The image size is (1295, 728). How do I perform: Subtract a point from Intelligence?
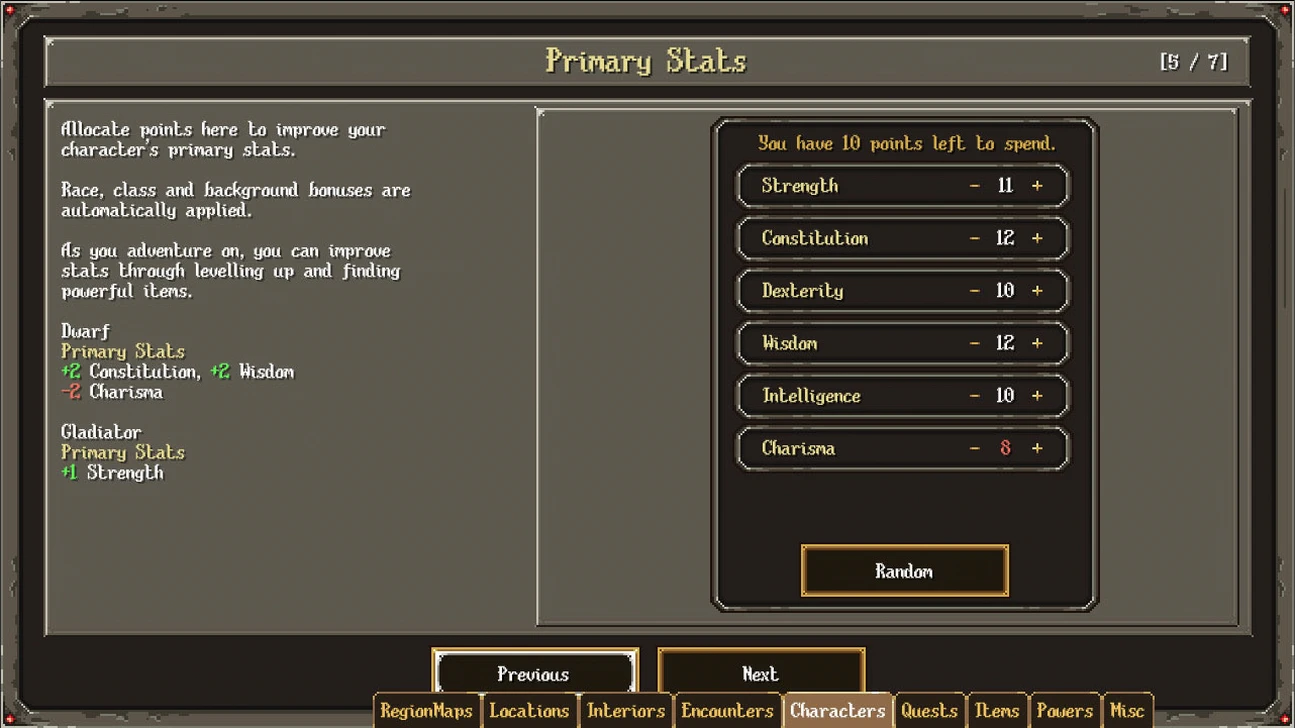click(975, 396)
